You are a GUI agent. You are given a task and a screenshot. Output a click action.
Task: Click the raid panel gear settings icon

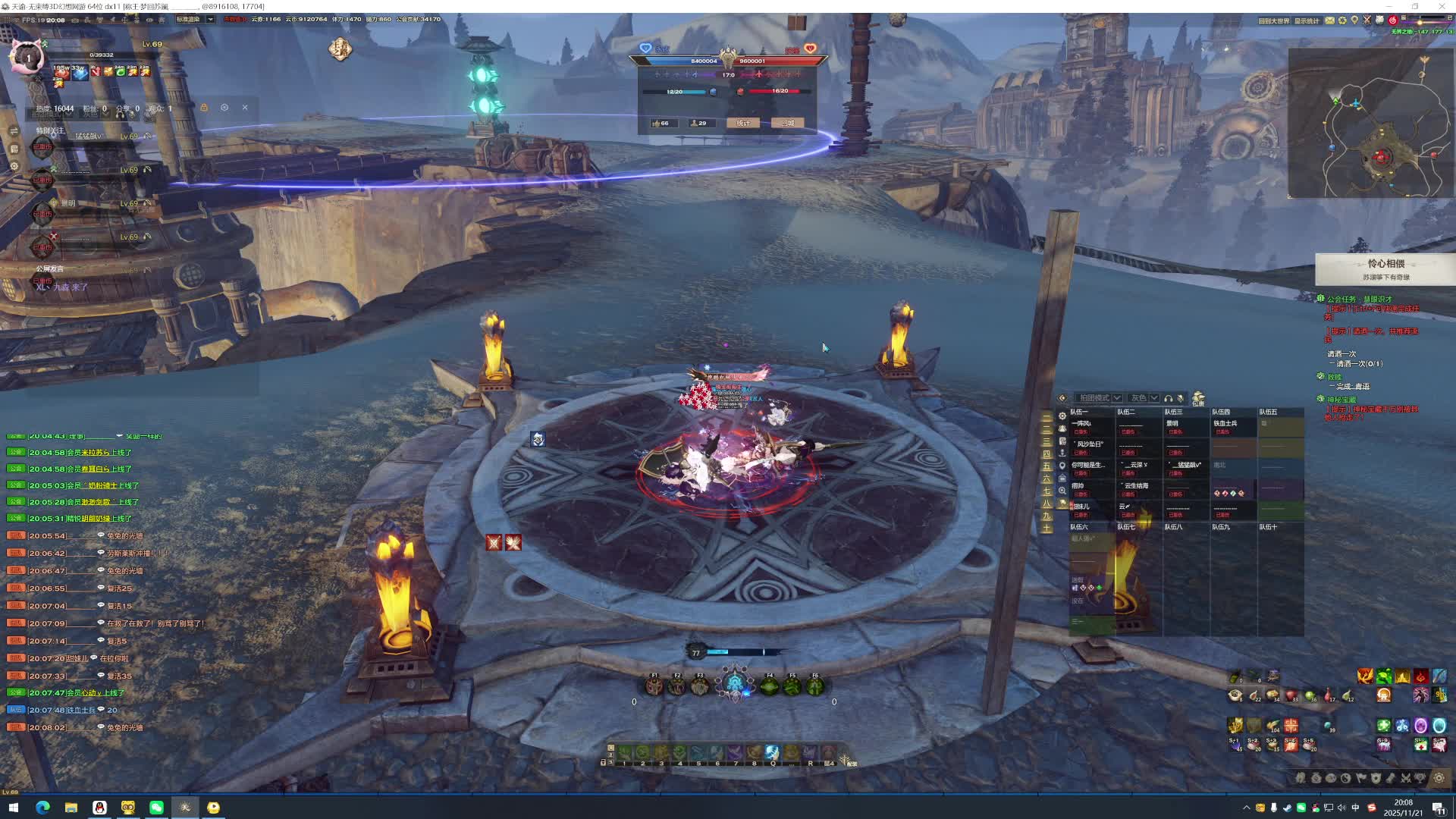[1062, 416]
